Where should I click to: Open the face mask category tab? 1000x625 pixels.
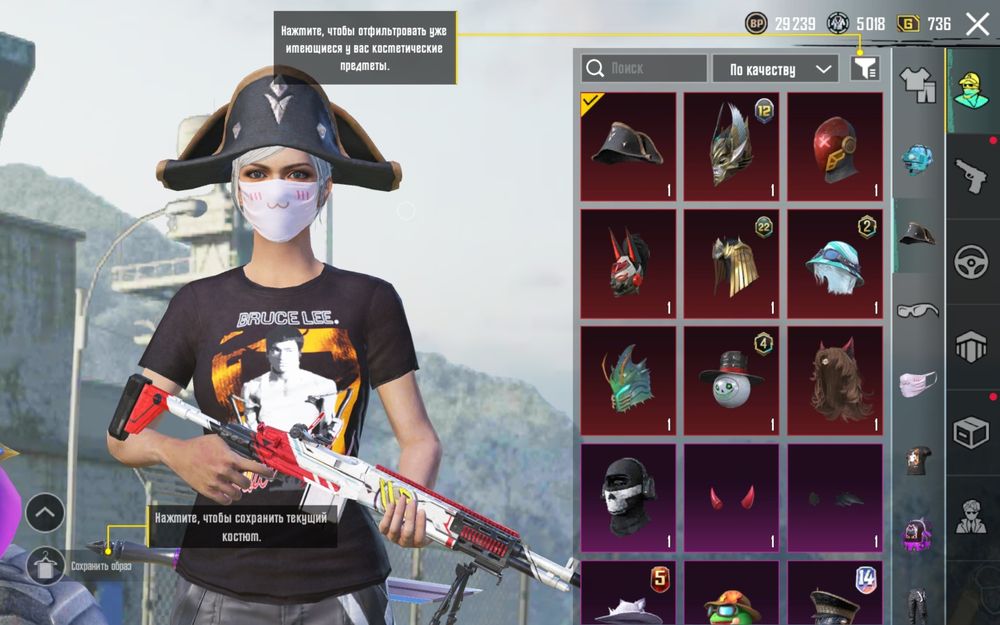pyautogui.click(x=917, y=384)
